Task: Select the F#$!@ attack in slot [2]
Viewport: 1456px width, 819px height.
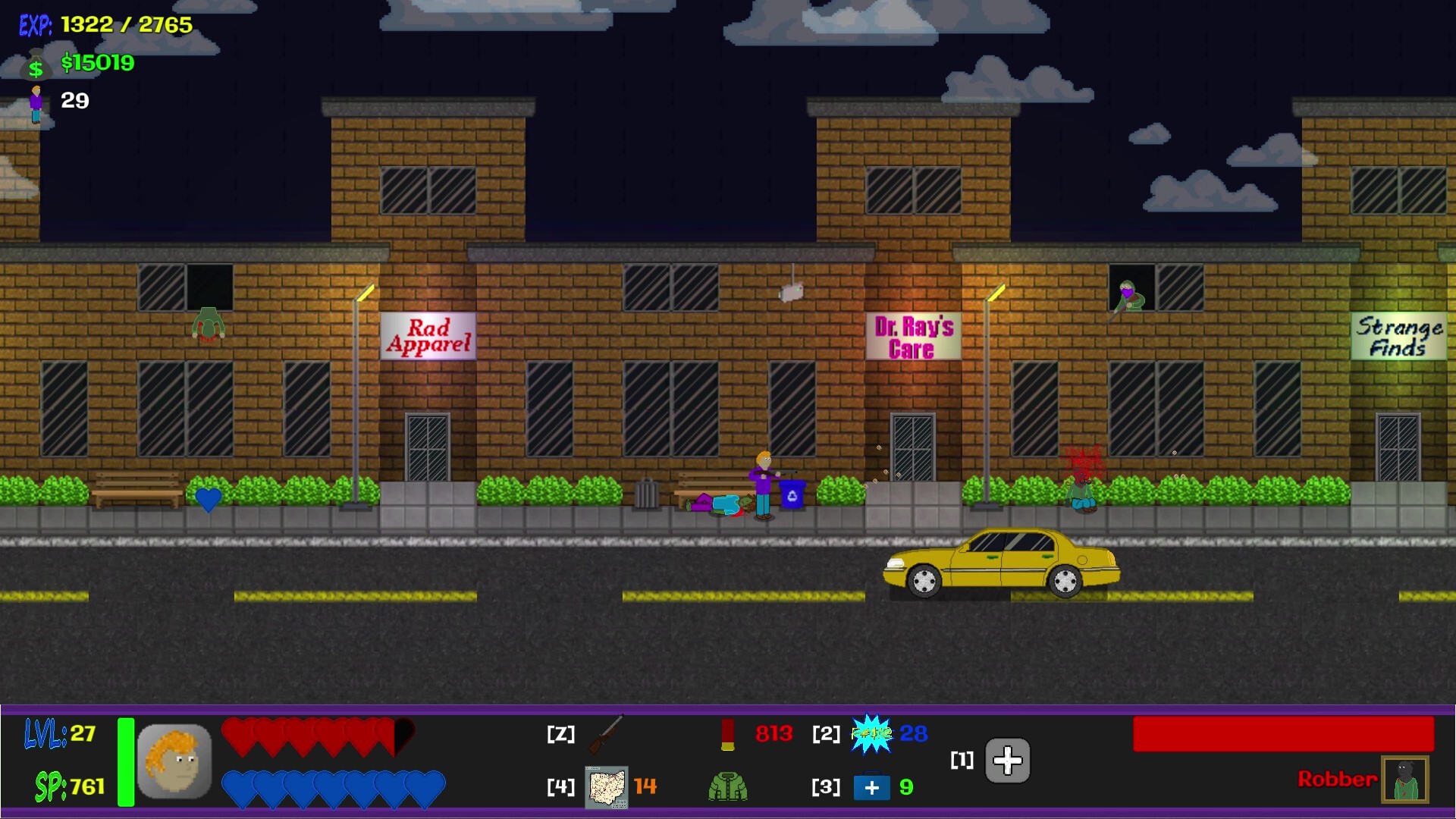Action: [874, 734]
